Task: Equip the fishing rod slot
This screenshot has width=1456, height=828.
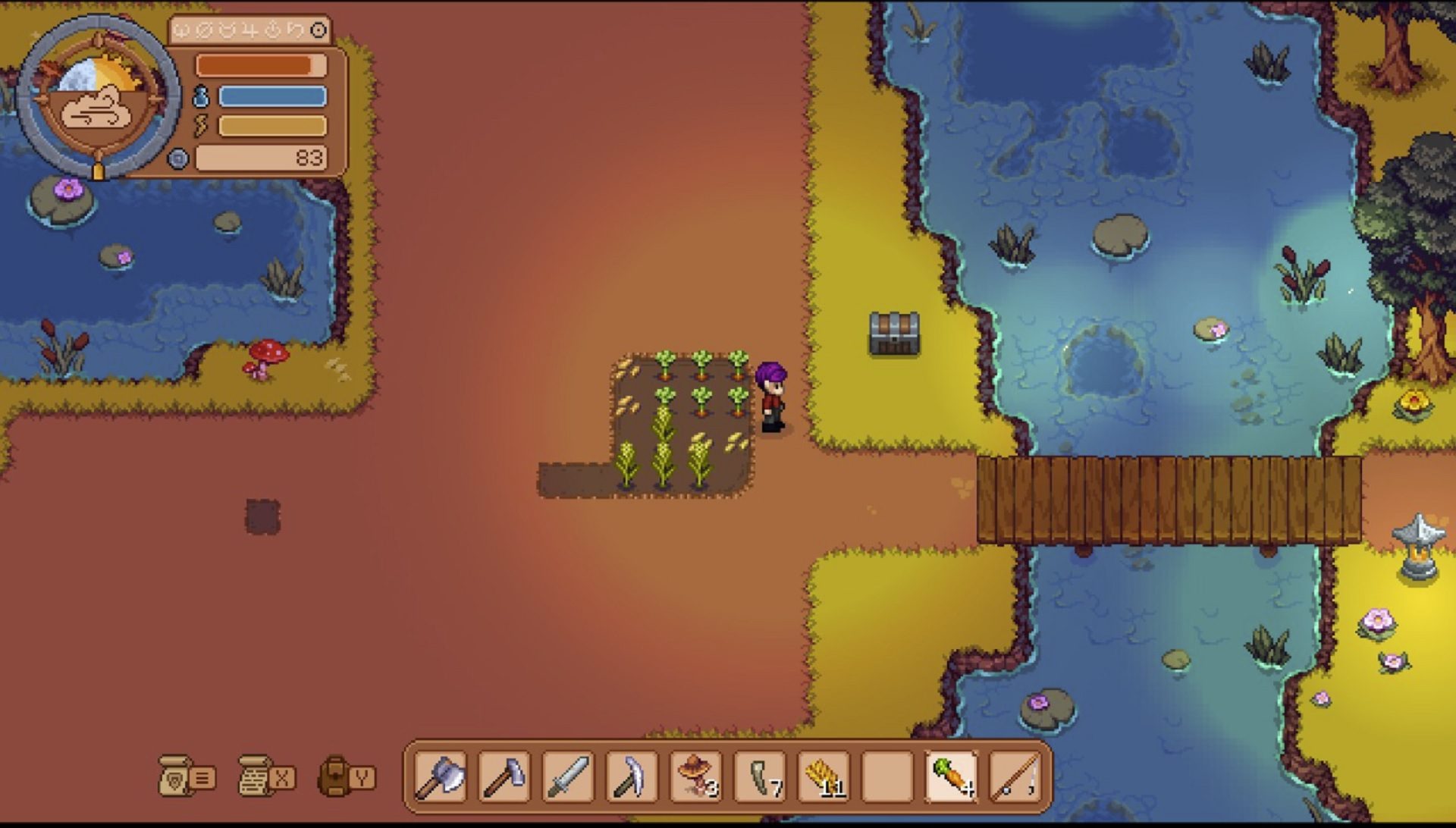Action: click(x=1016, y=777)
